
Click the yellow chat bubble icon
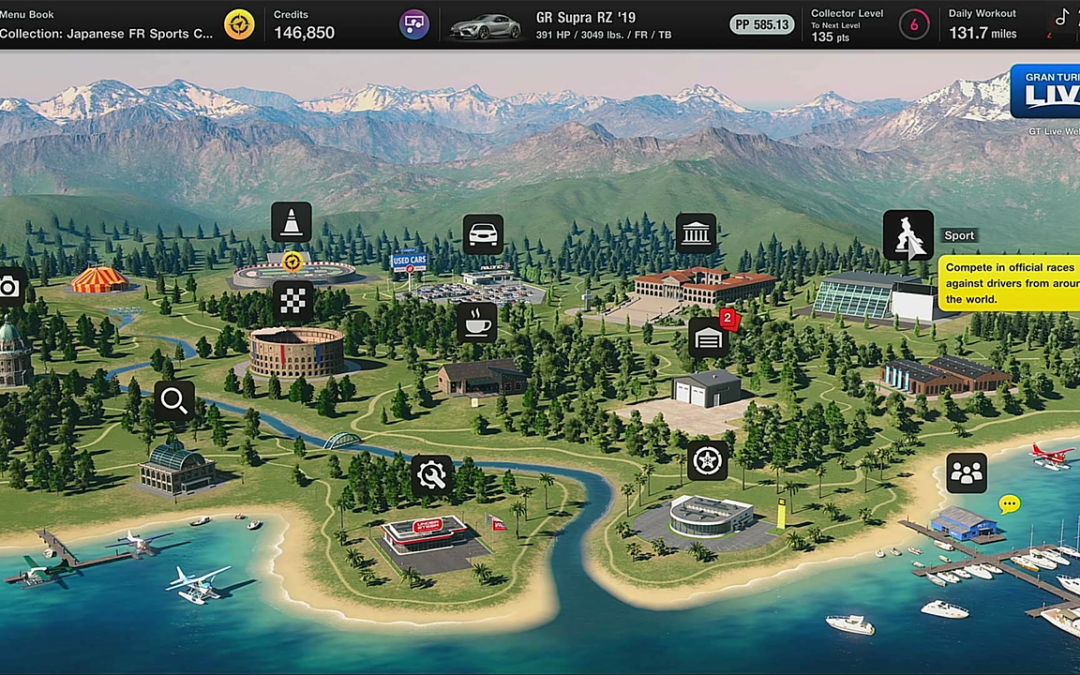1010,504
